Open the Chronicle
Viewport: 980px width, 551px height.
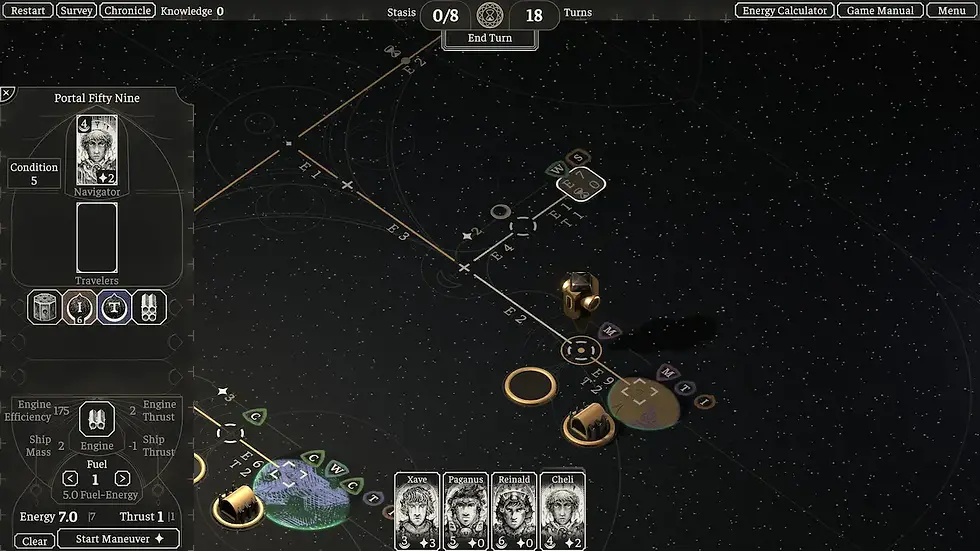click(127, 11)
